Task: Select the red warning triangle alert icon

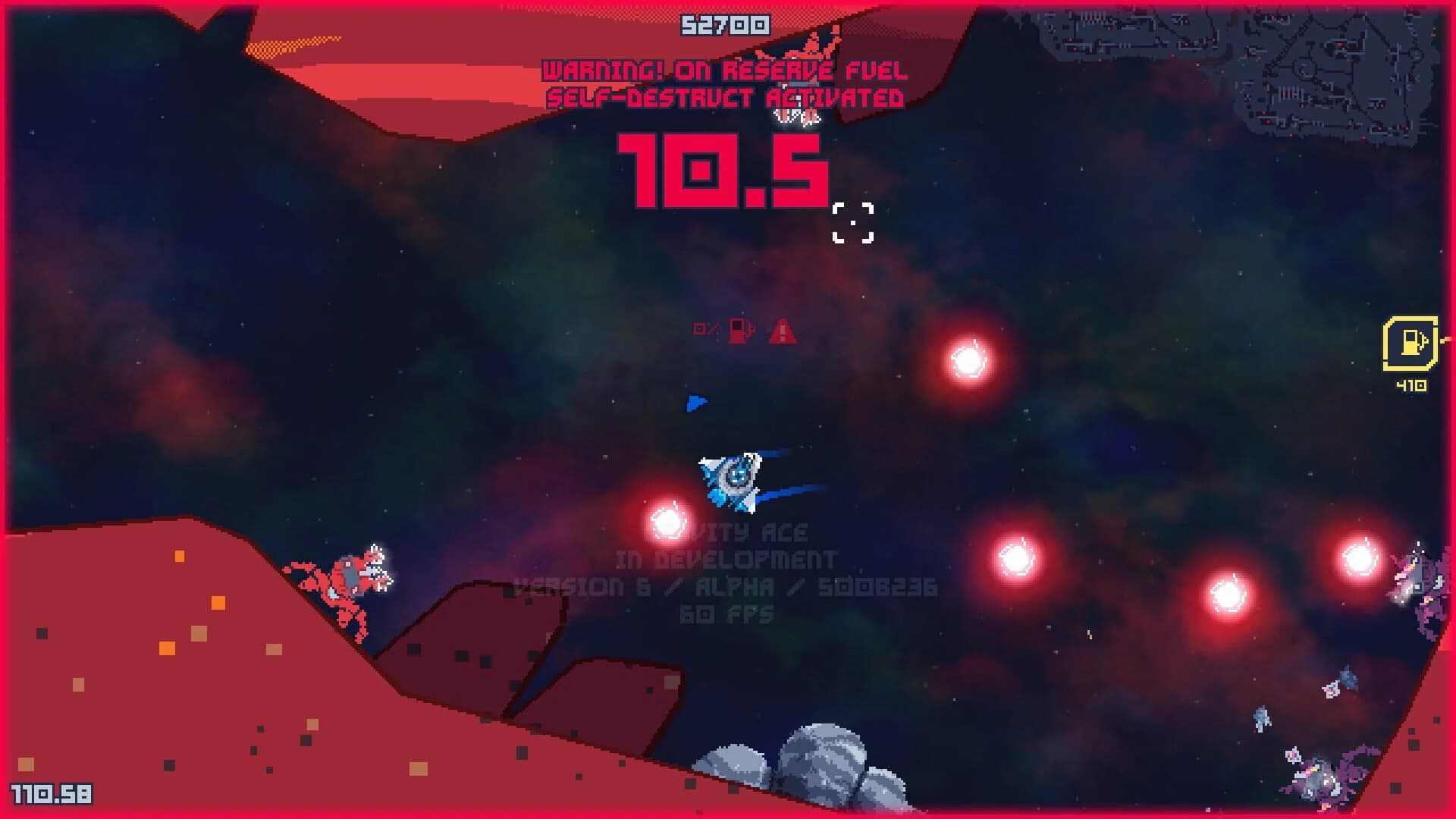Action: pos(781,331)
